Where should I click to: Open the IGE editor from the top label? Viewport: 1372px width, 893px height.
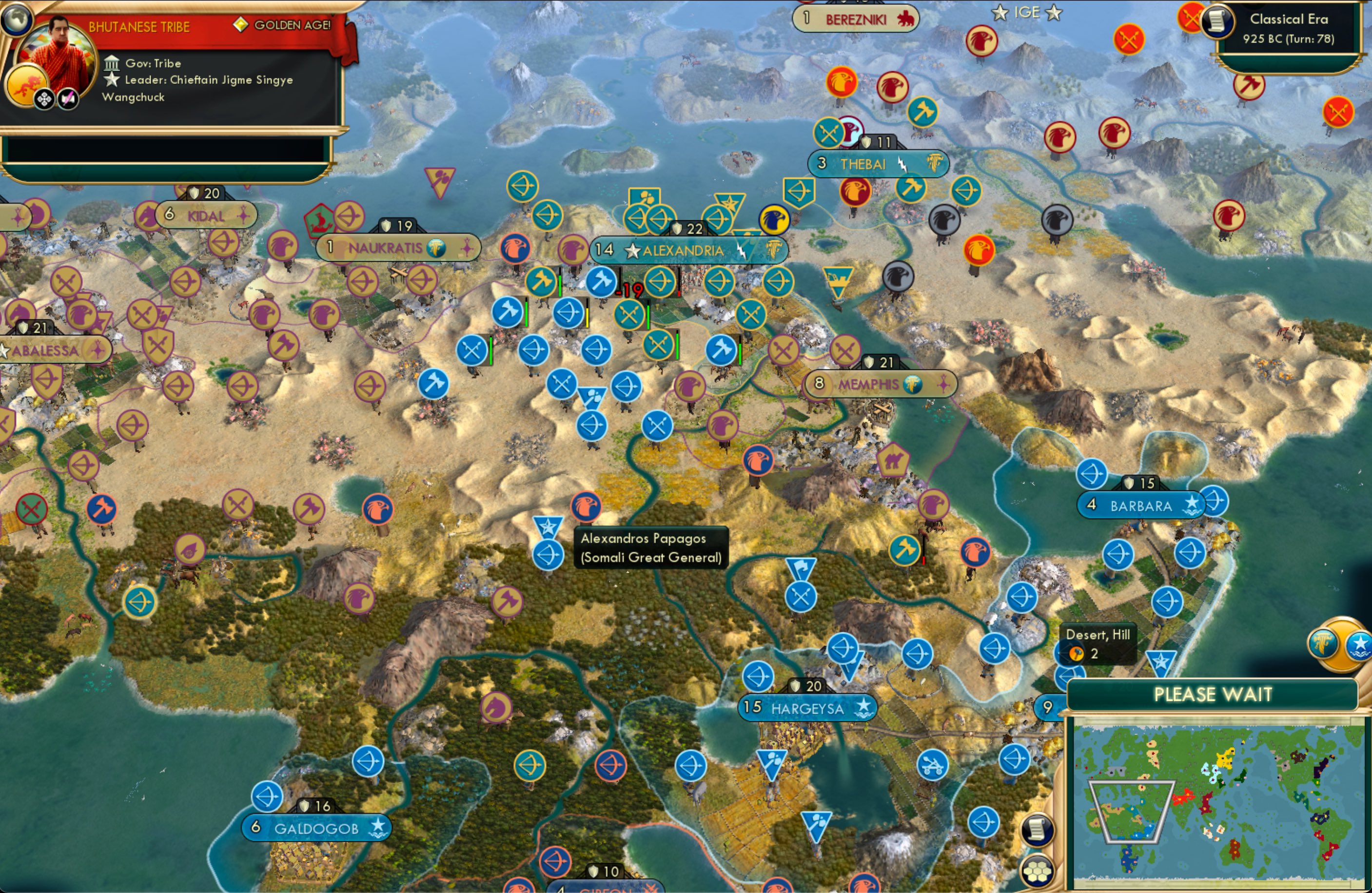pos(1028,12)
